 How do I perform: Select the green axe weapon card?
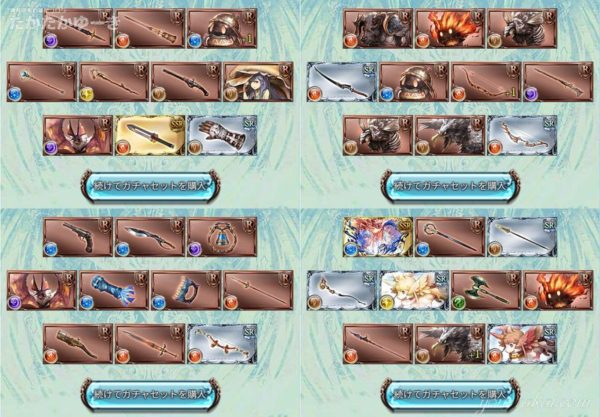484,289
